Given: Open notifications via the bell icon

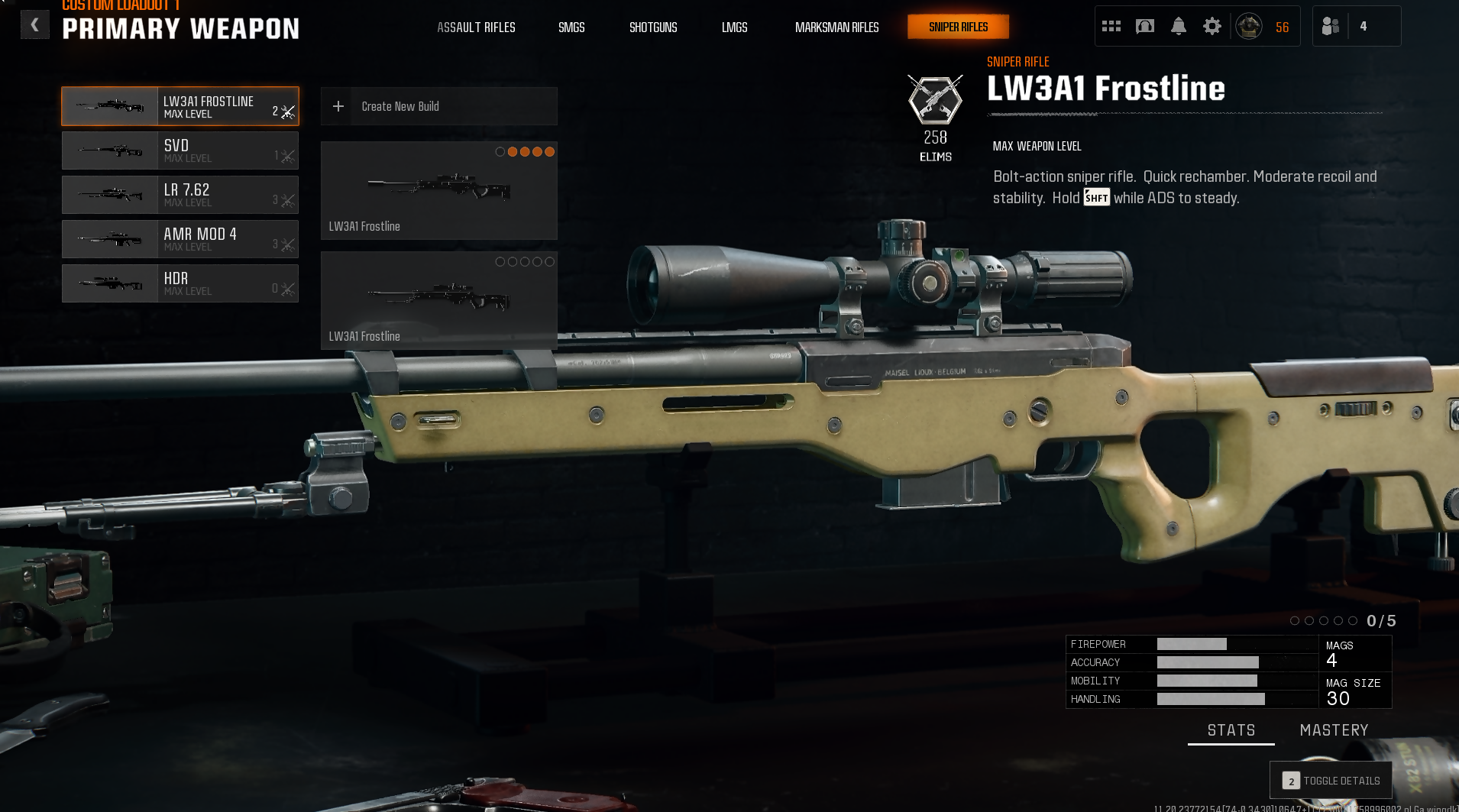Looking at the screenshot, I should pos(1179,27).
